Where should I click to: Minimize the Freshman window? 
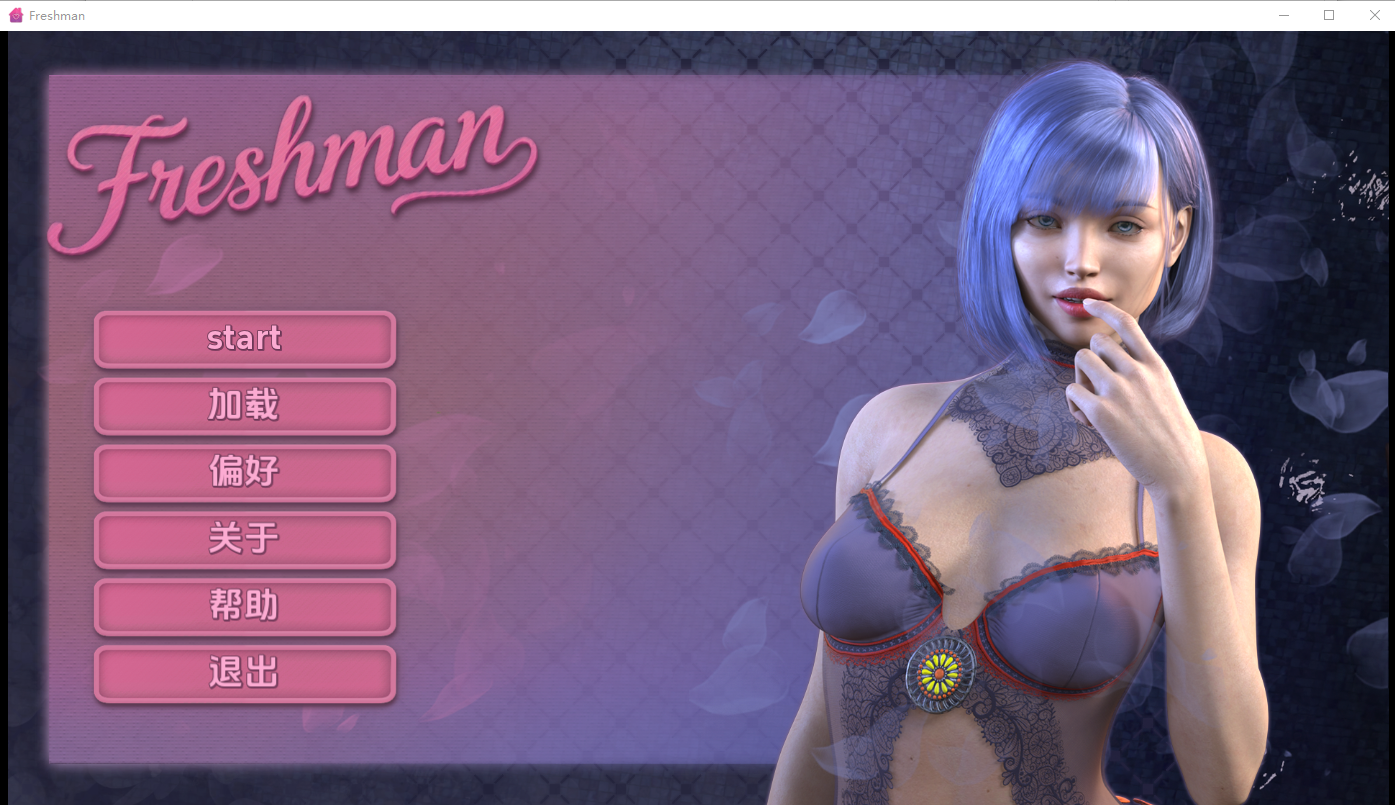click(x=1283, y=15)
